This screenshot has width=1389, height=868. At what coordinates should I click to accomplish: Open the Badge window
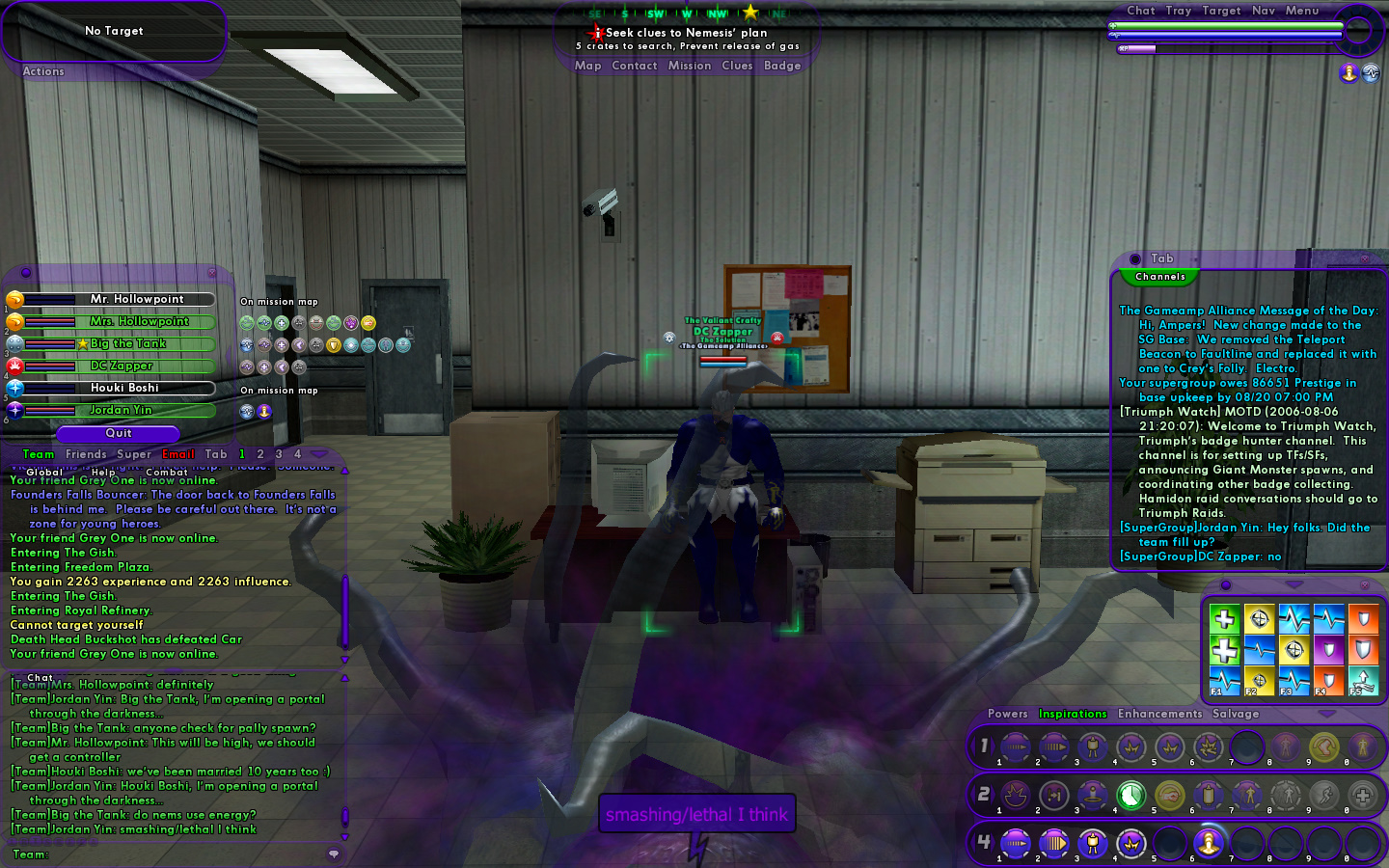782,66
